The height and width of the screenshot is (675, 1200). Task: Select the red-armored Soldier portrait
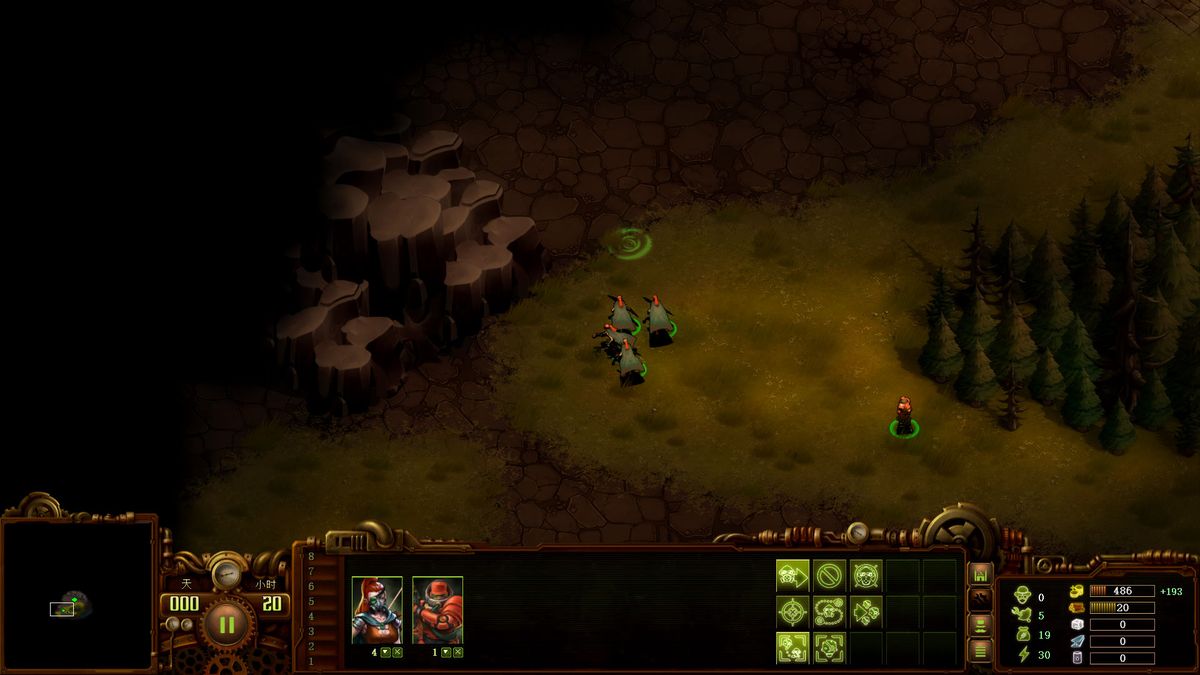pos(437,609)
